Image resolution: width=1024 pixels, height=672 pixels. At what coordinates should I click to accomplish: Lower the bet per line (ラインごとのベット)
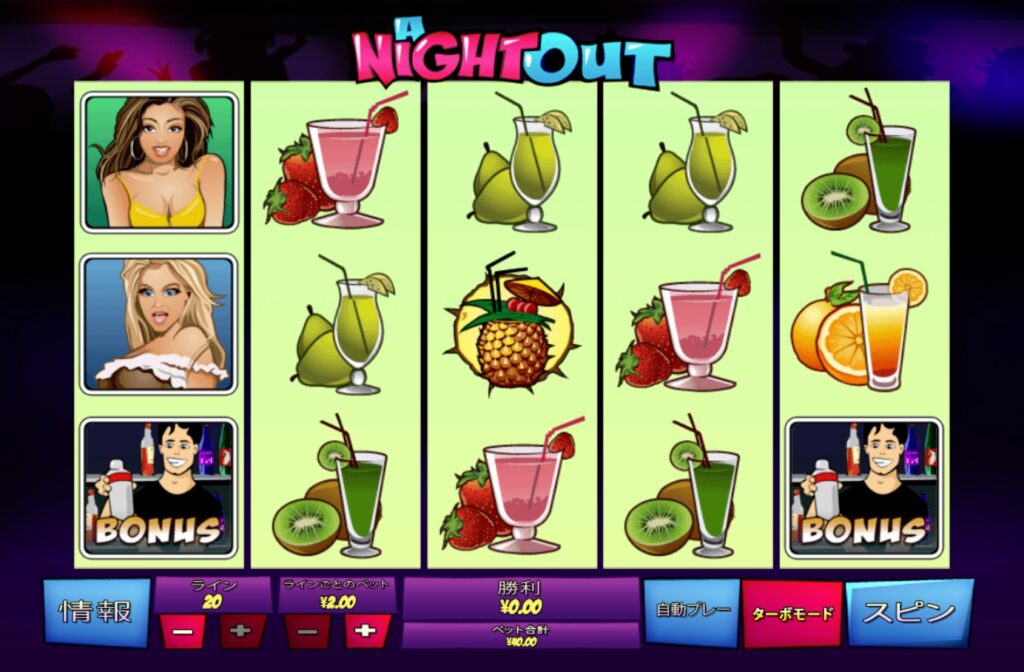tap(308, 632)
